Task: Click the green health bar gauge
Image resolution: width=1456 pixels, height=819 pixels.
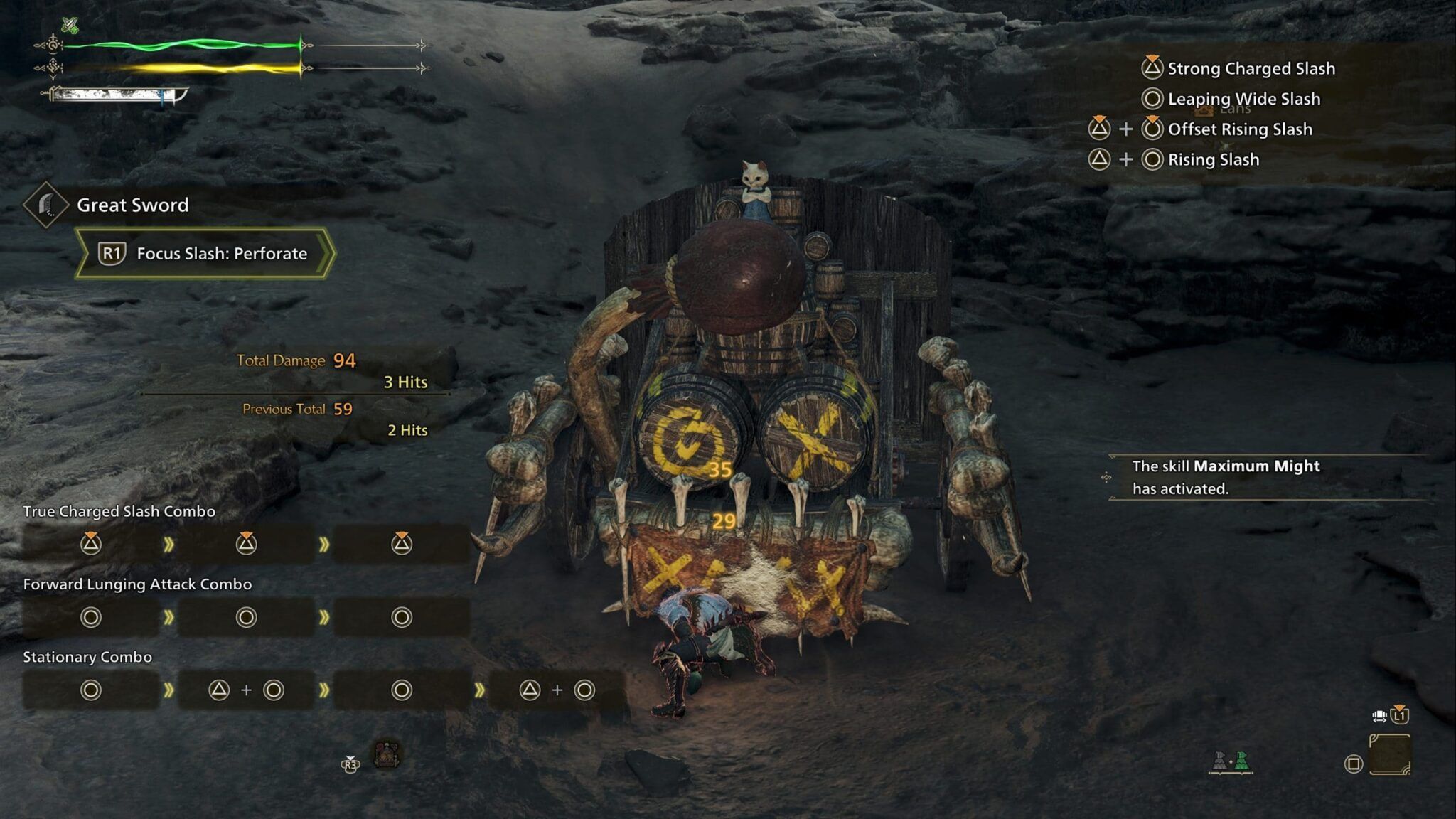Action: tap(185, 45)
